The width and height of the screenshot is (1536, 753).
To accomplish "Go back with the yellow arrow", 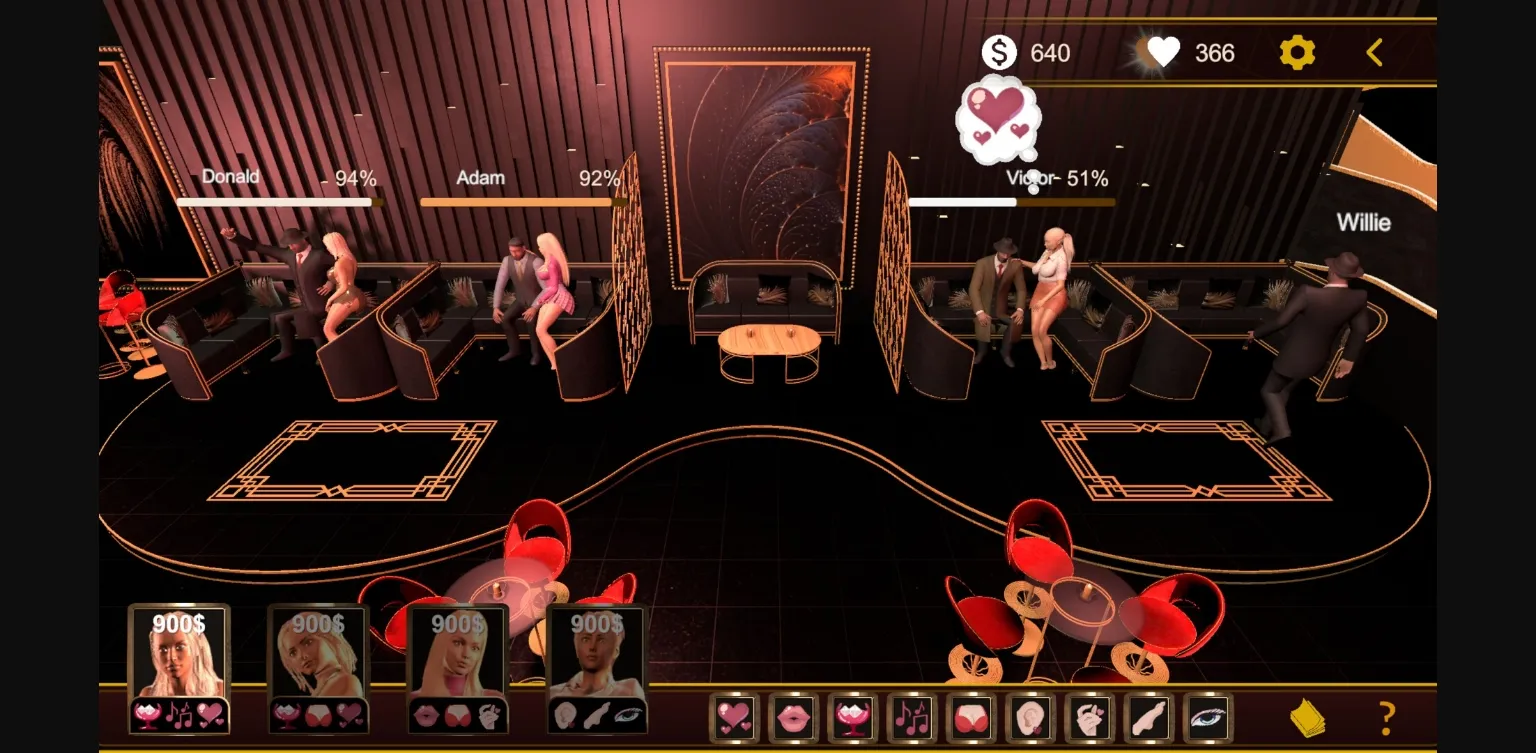I will (1375, 52).
